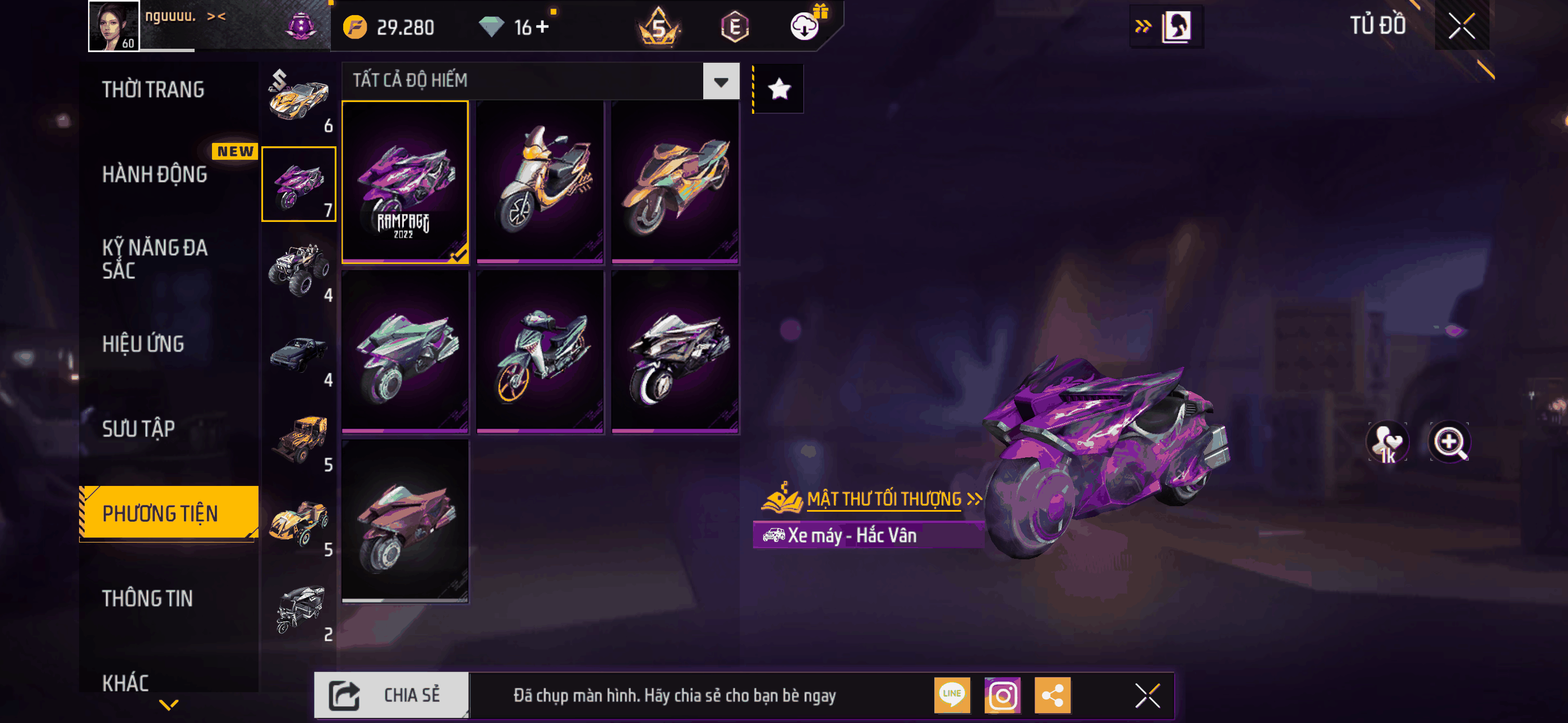This screenshot has height=723, width=1568.
Task: Close the wardrobe with the top X
Action: pyautogui.click(x=1461, y=26)
